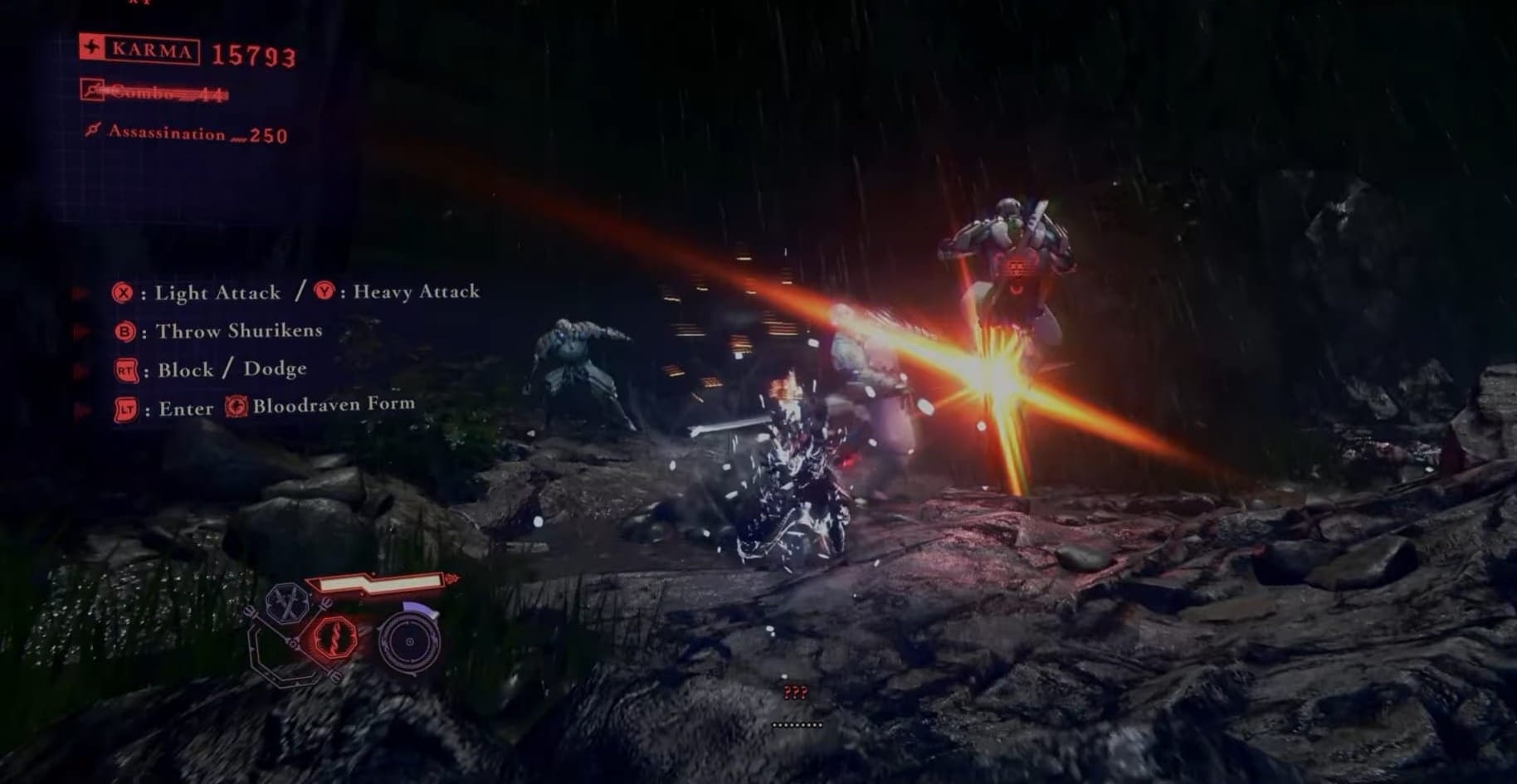
Task: Activate the red twisted blade ability icon
Action: point(334,639)
